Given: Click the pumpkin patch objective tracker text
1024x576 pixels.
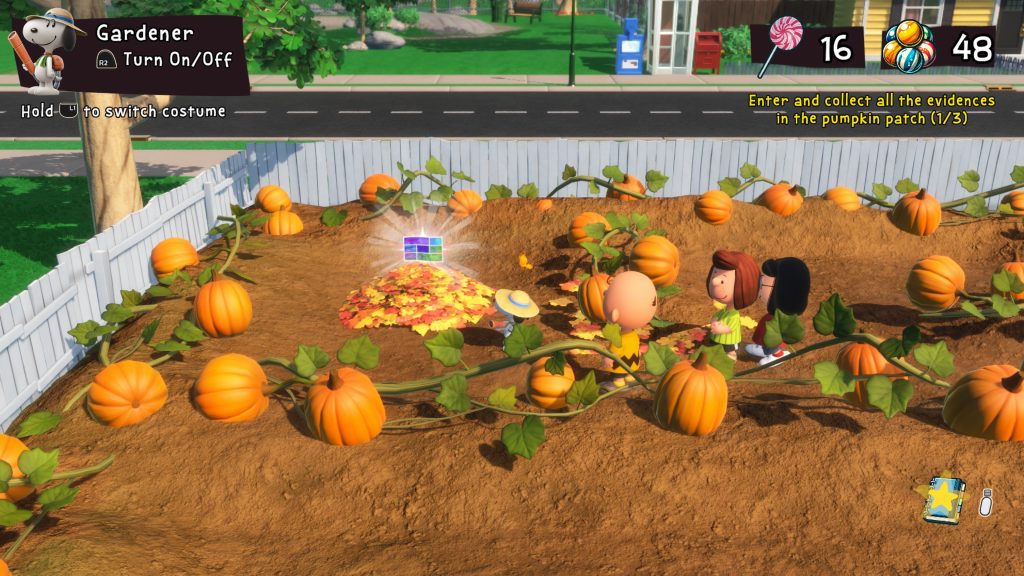Looking at the screenshot, I should coord(872,109).
